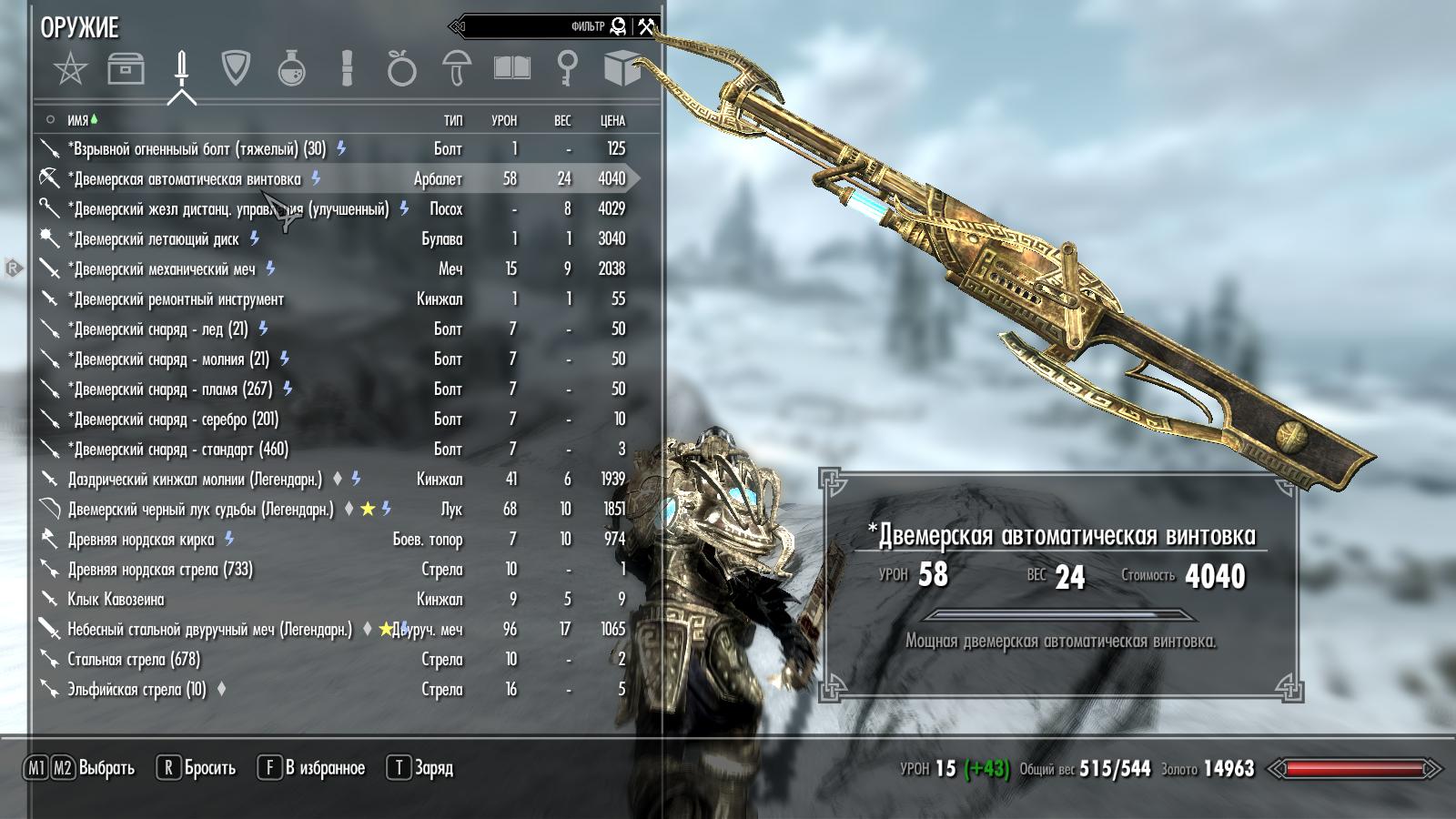Select Эльфийская стрела row
Viewport: 1456px width, 819px height.
[x=136, y=690]
